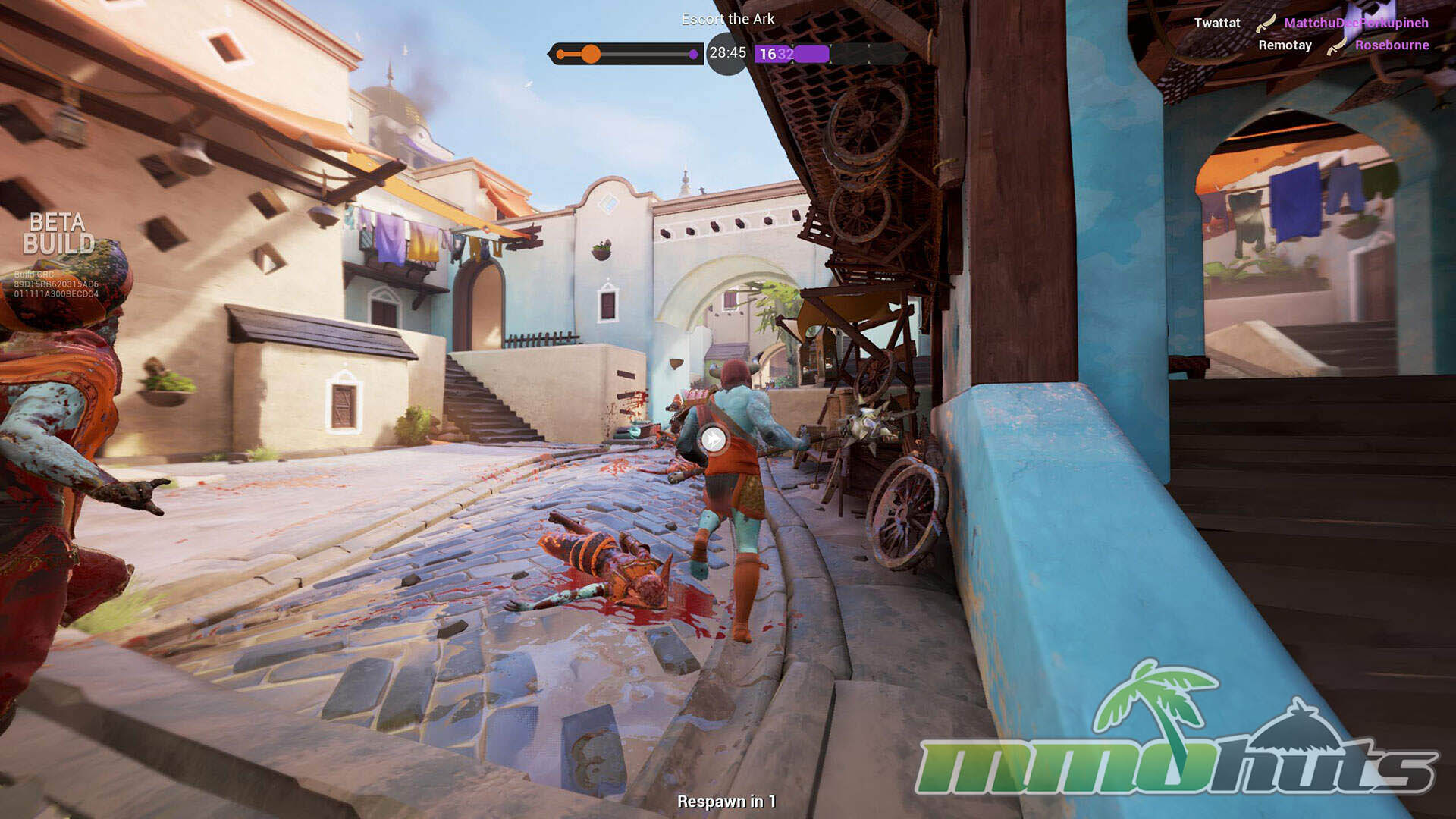The width and height of the screenshot is (1456, 819).
Task: Select the orange ark marker on progress track
Action: click(591, 54)
